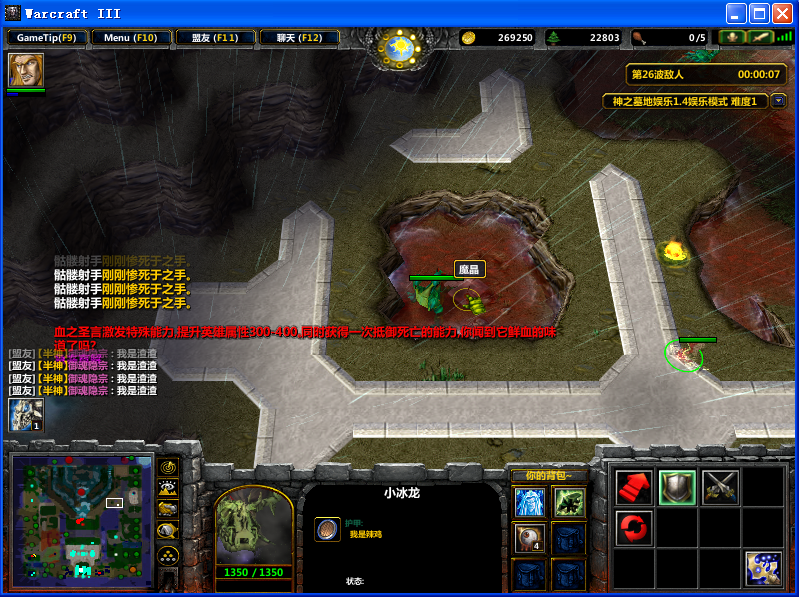This screenshot has height=597, width=799.
Task: Activate the minimap signal ping button
Action: (168, 467)
